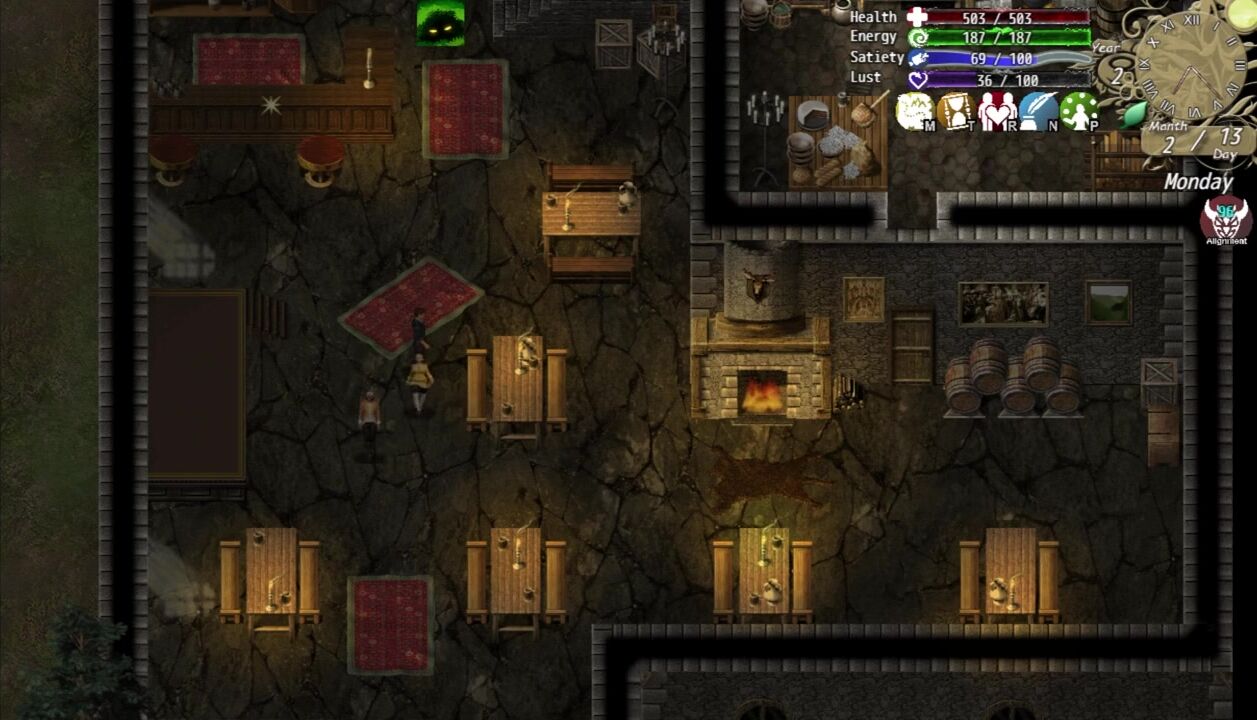Select the green figure icon marked P

coord(1079,112)
